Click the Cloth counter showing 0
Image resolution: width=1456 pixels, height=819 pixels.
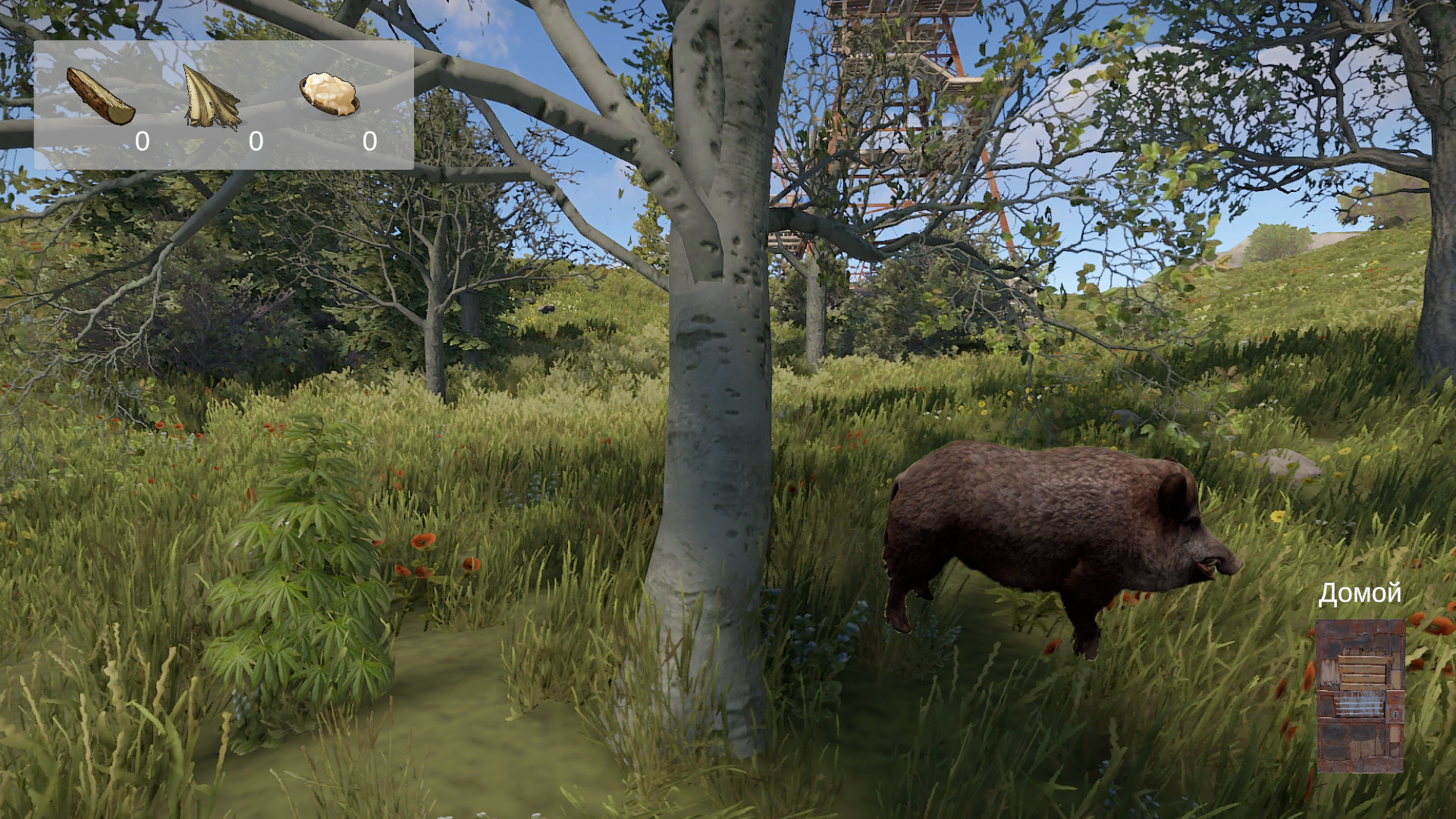pos(256,141)
